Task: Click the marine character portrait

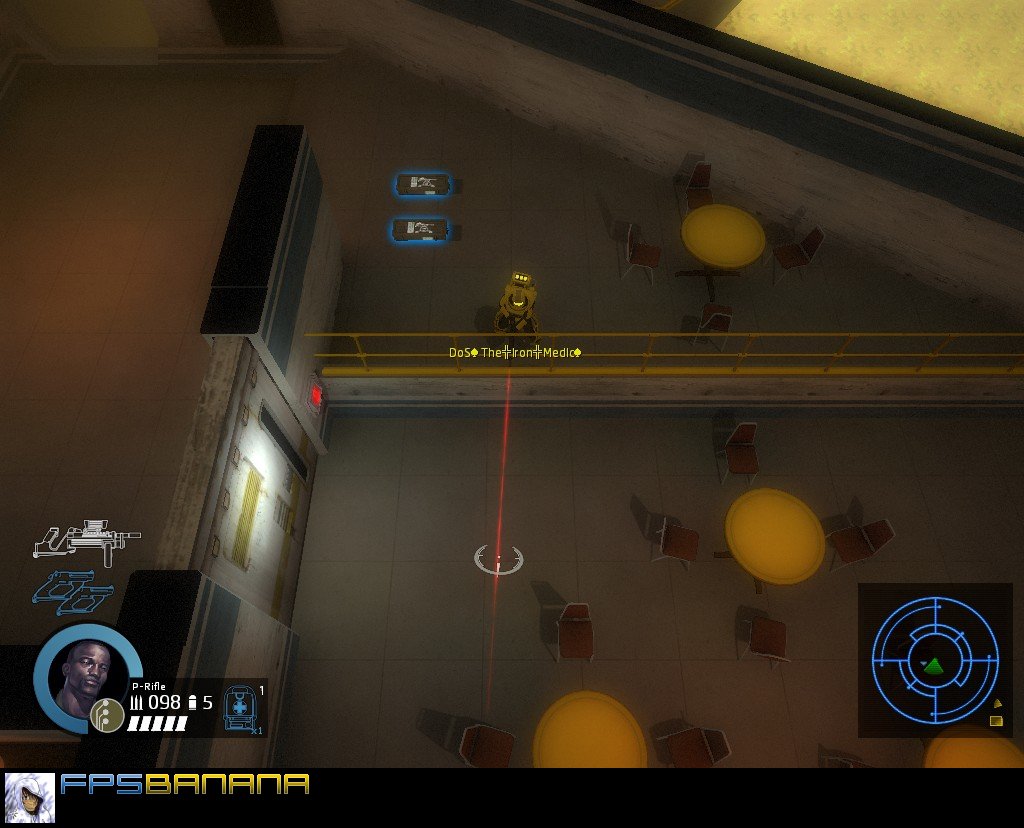Action: click(83, 676)
